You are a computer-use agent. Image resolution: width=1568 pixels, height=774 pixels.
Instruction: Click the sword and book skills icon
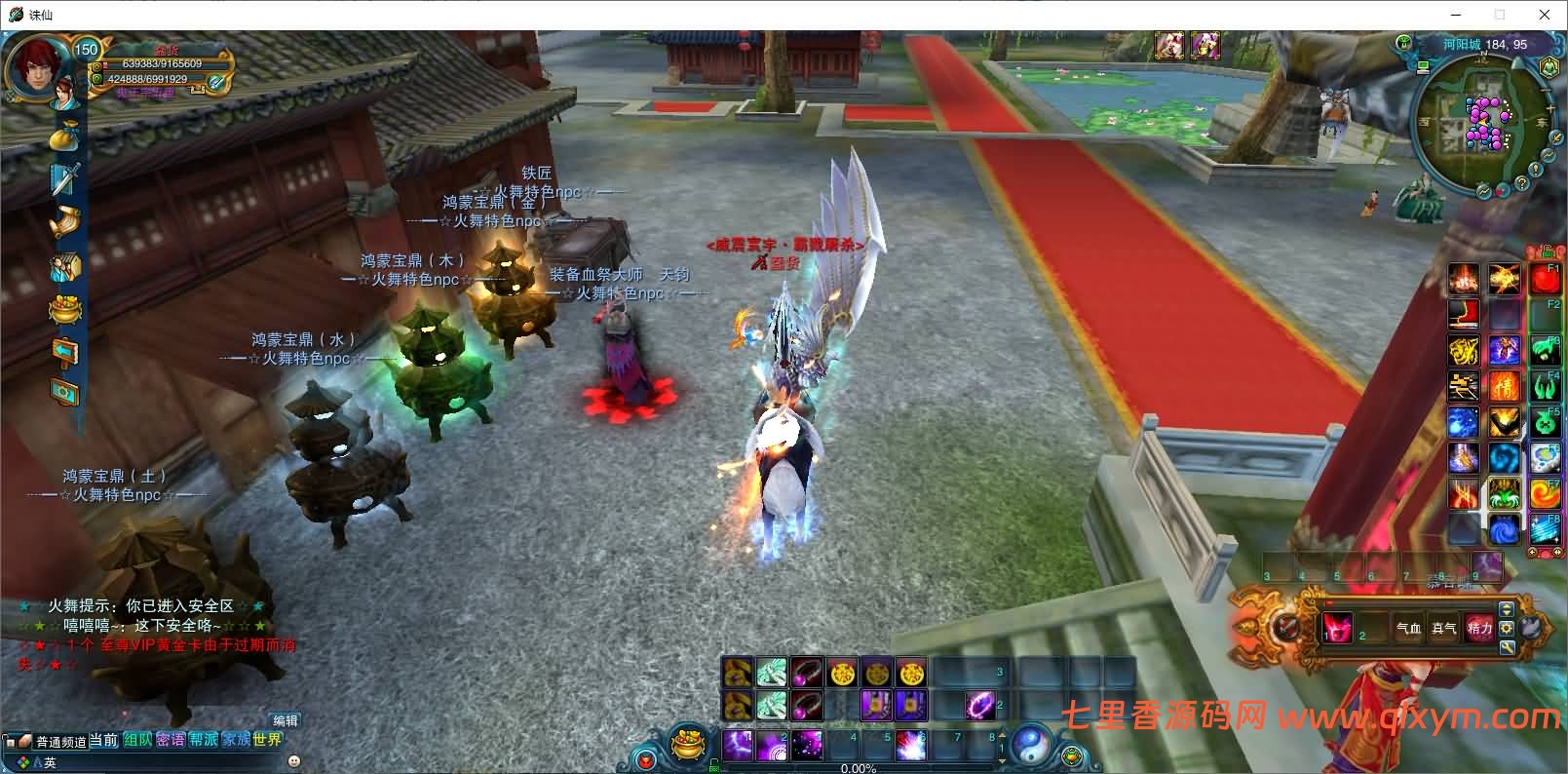click(66, 179)
